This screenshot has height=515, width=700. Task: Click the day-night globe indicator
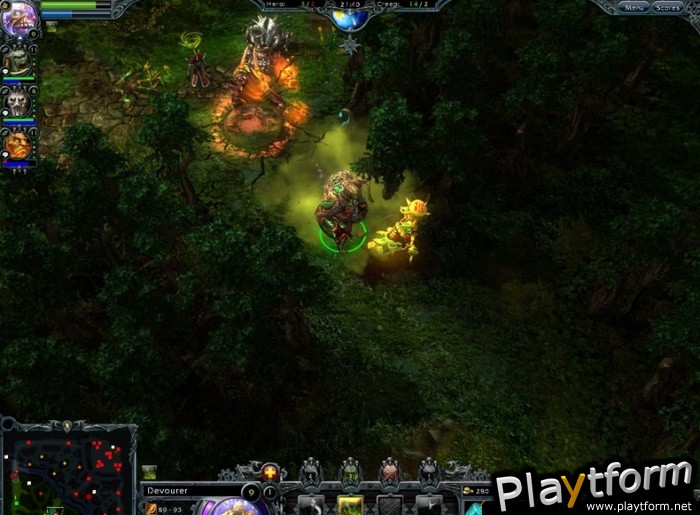(349, 18)
